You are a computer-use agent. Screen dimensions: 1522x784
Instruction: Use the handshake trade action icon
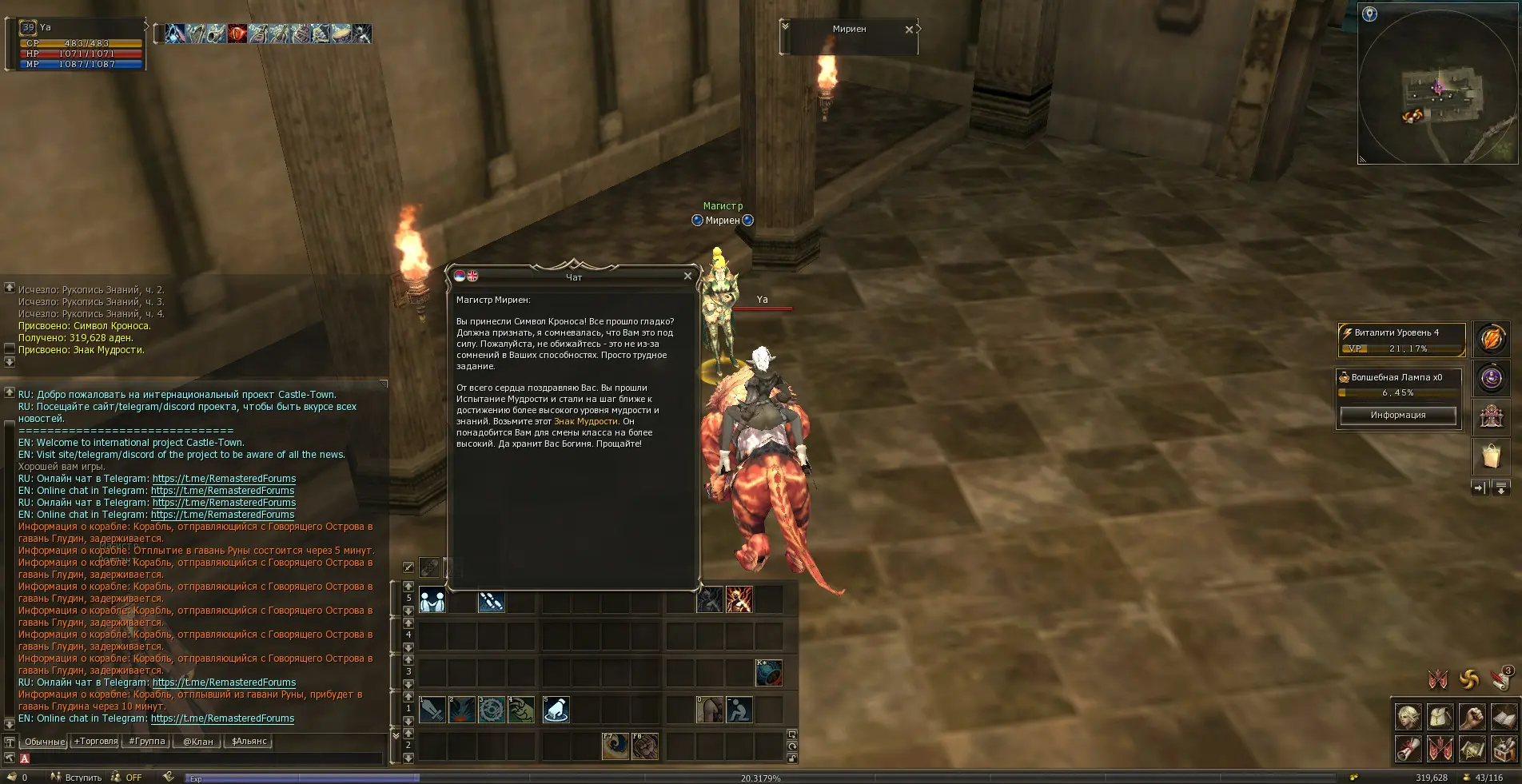432,600
